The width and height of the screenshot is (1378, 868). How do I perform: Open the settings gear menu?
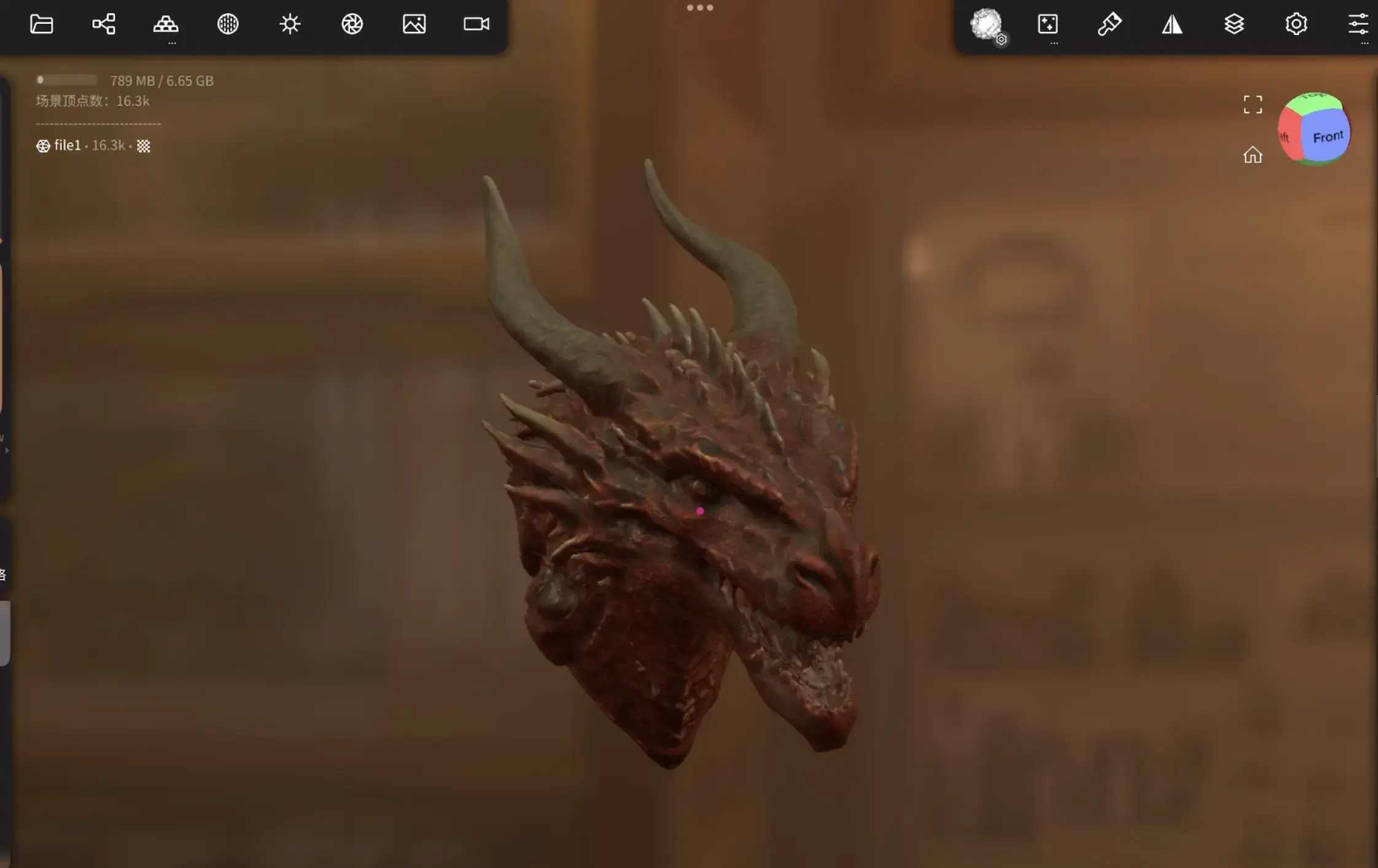[x=1296, y=24]
